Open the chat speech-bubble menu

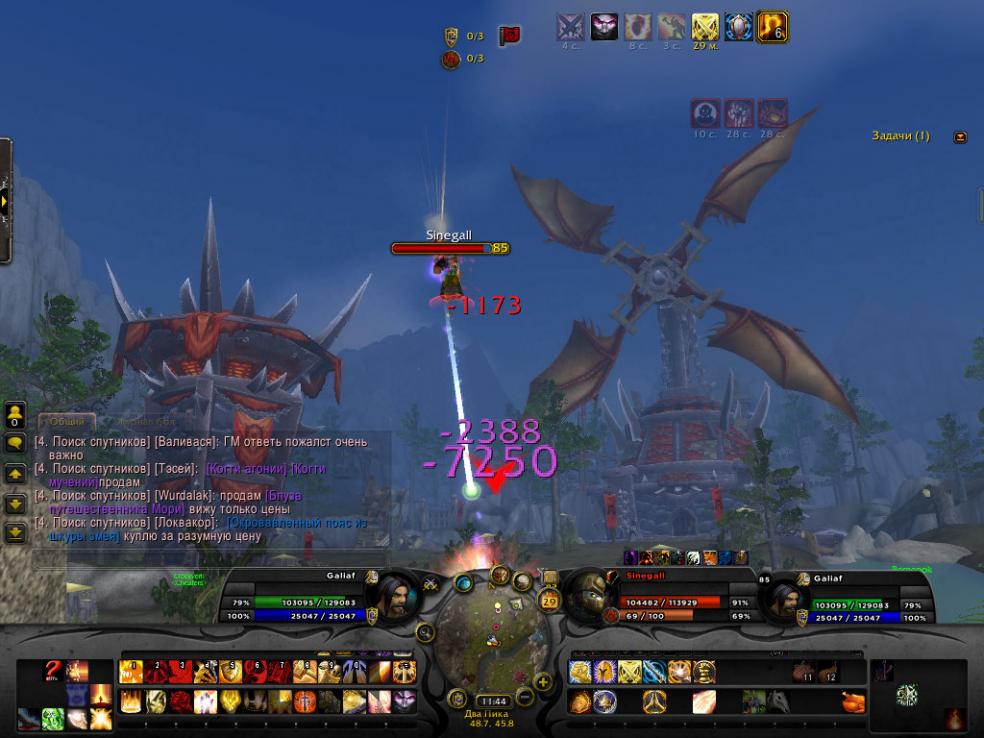coord(15,443)
